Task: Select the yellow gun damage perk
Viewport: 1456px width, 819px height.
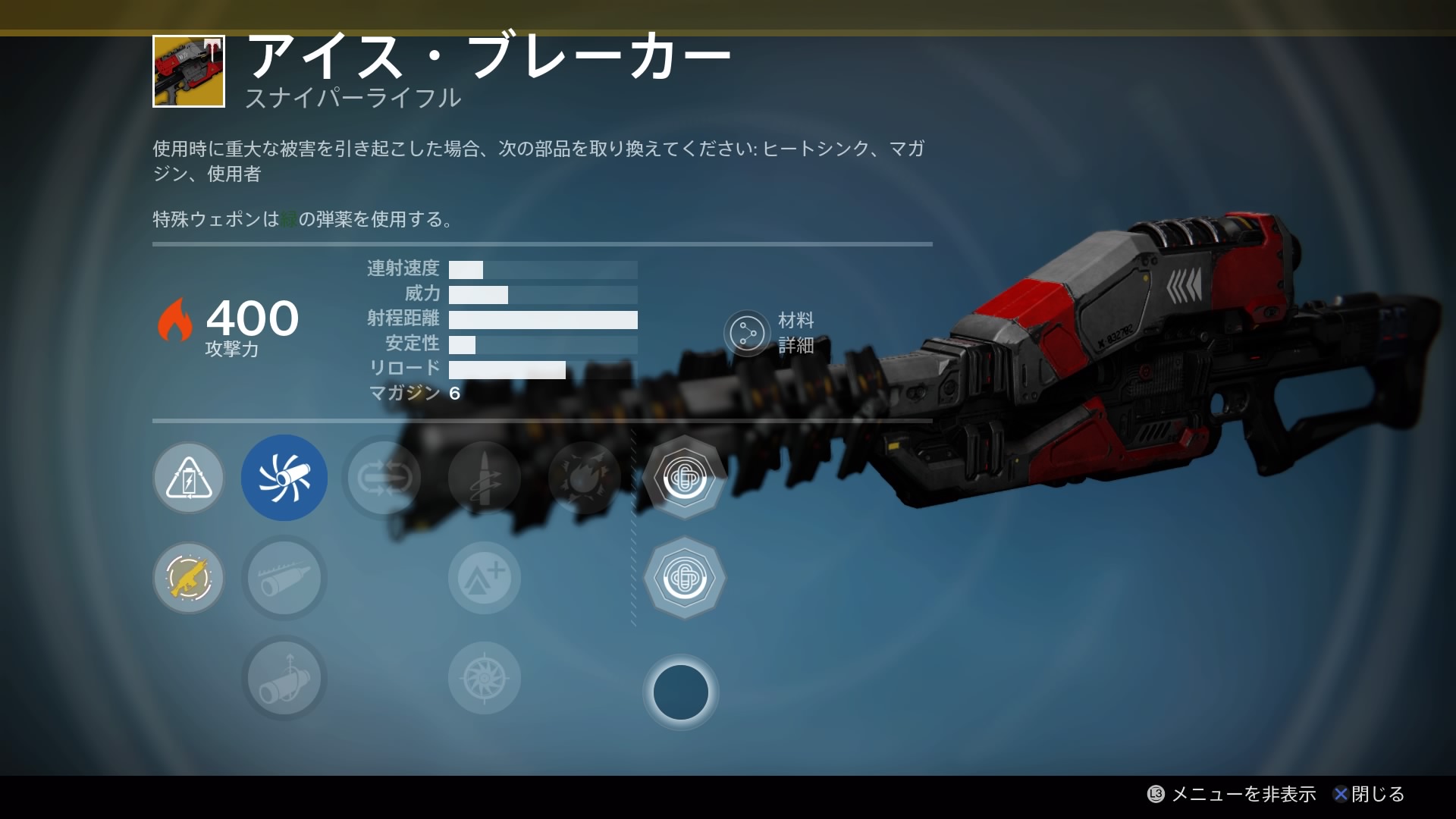Action: click(189, 578)
